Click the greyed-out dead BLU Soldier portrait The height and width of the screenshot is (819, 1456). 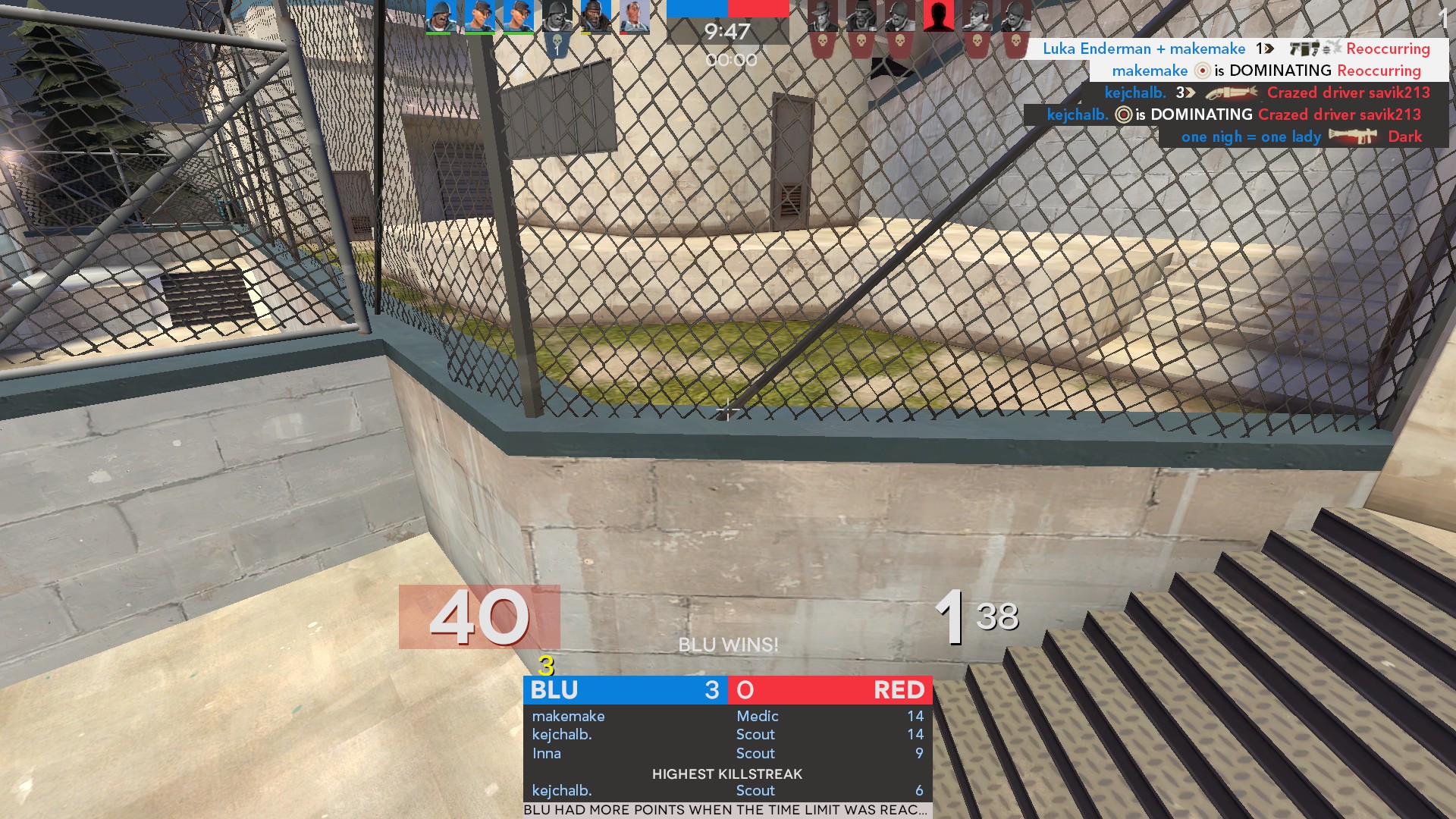pos(557,17)
